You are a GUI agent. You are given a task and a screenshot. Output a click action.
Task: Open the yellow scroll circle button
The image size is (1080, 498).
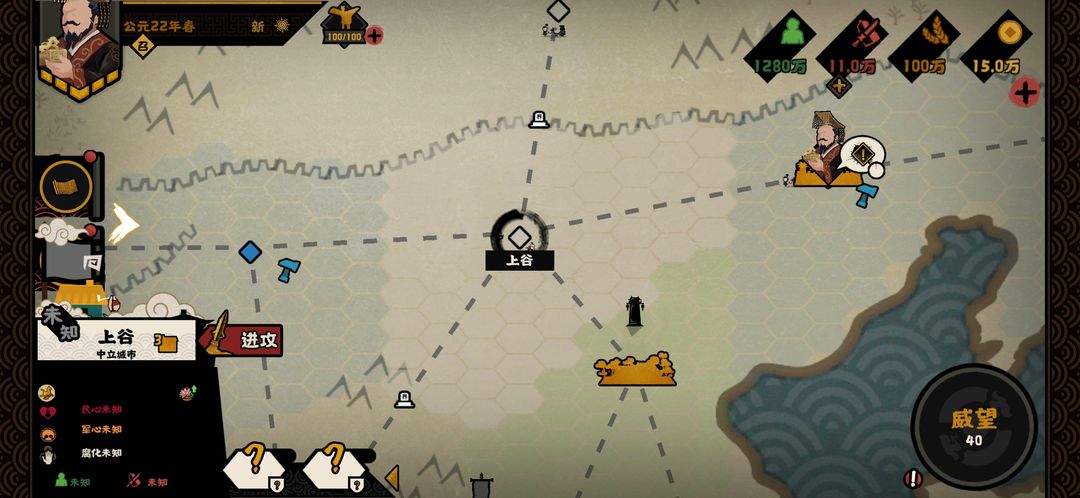coord(66,186)
